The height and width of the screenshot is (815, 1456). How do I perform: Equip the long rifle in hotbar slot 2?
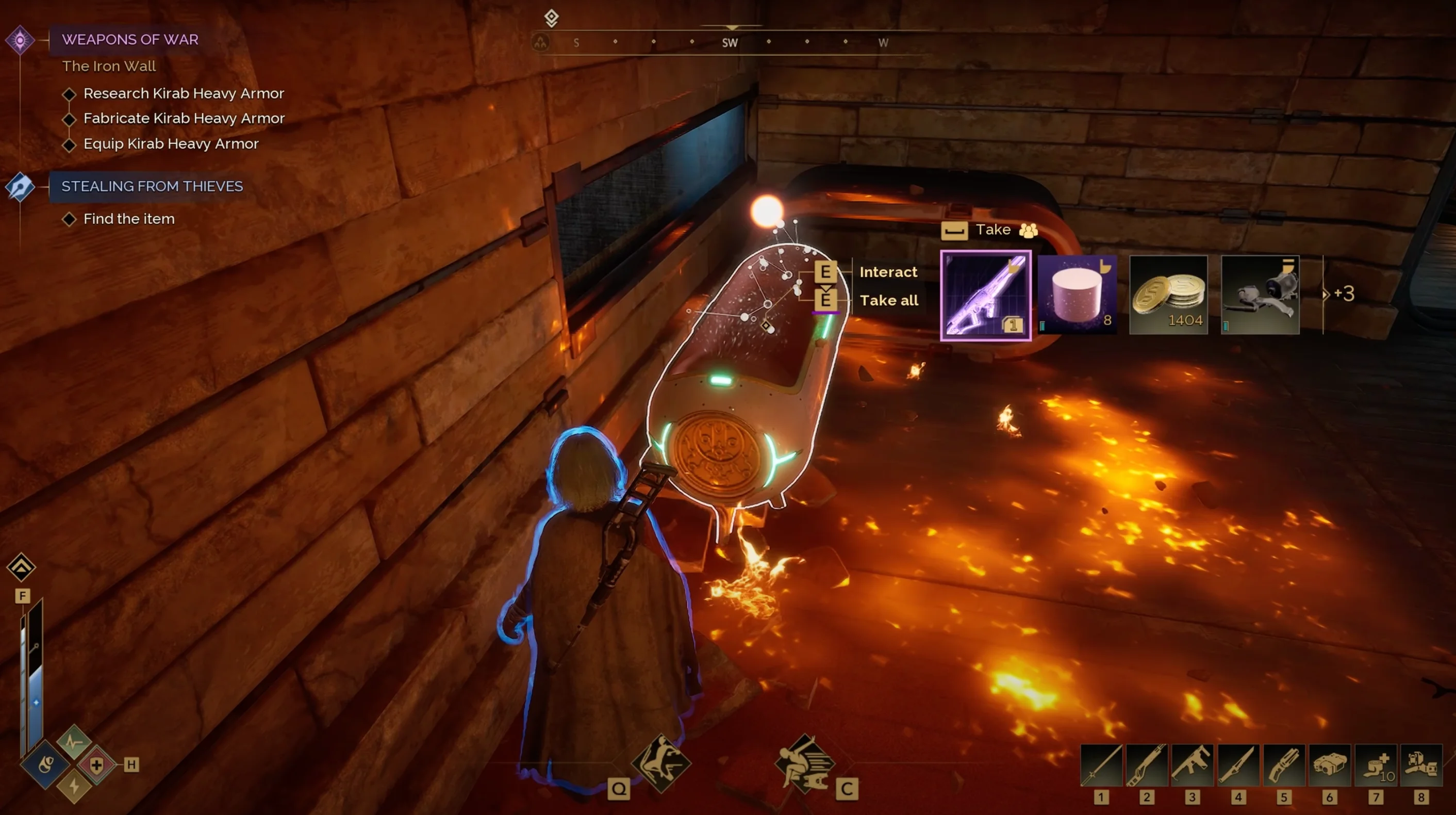(1147, 765)
